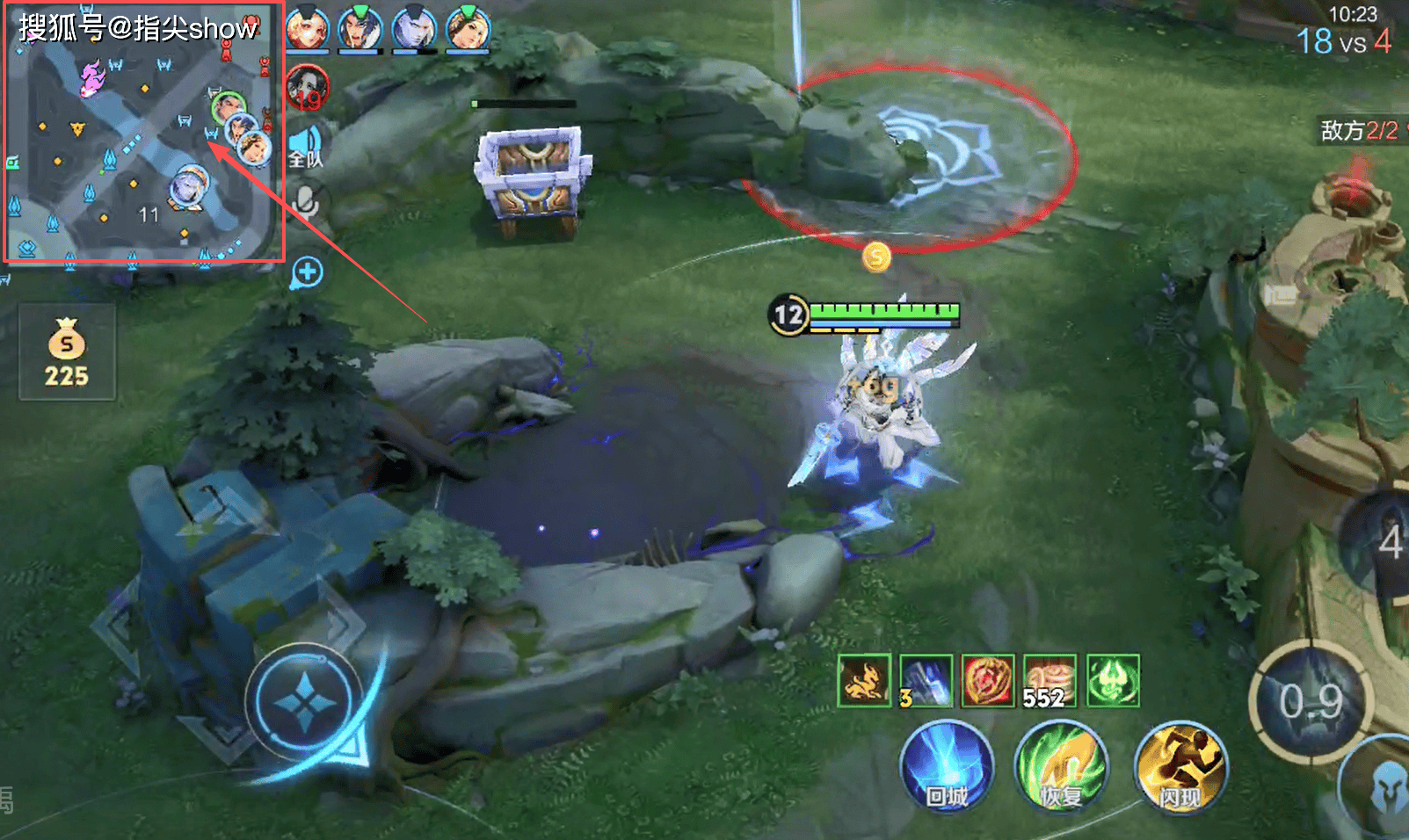Activate the 回城 recall skill
This screenshot has width=1409, height=840.
(x=947, y=766)
